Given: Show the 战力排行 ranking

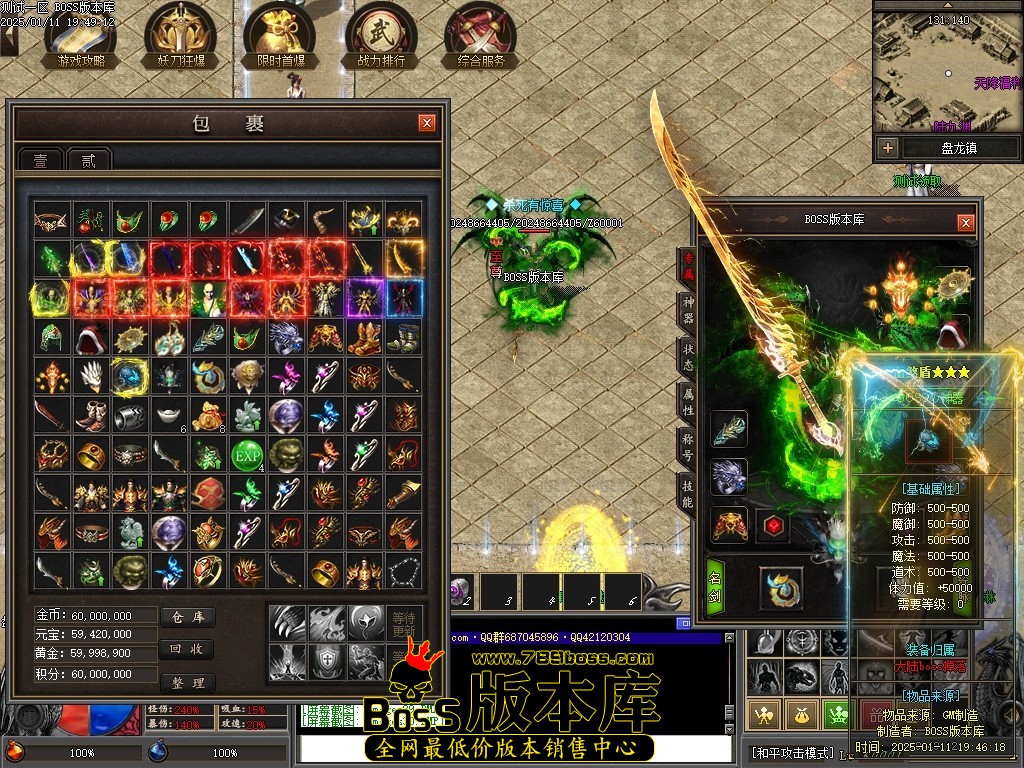Looking at the screenshot, I should [x=380, y=37].
